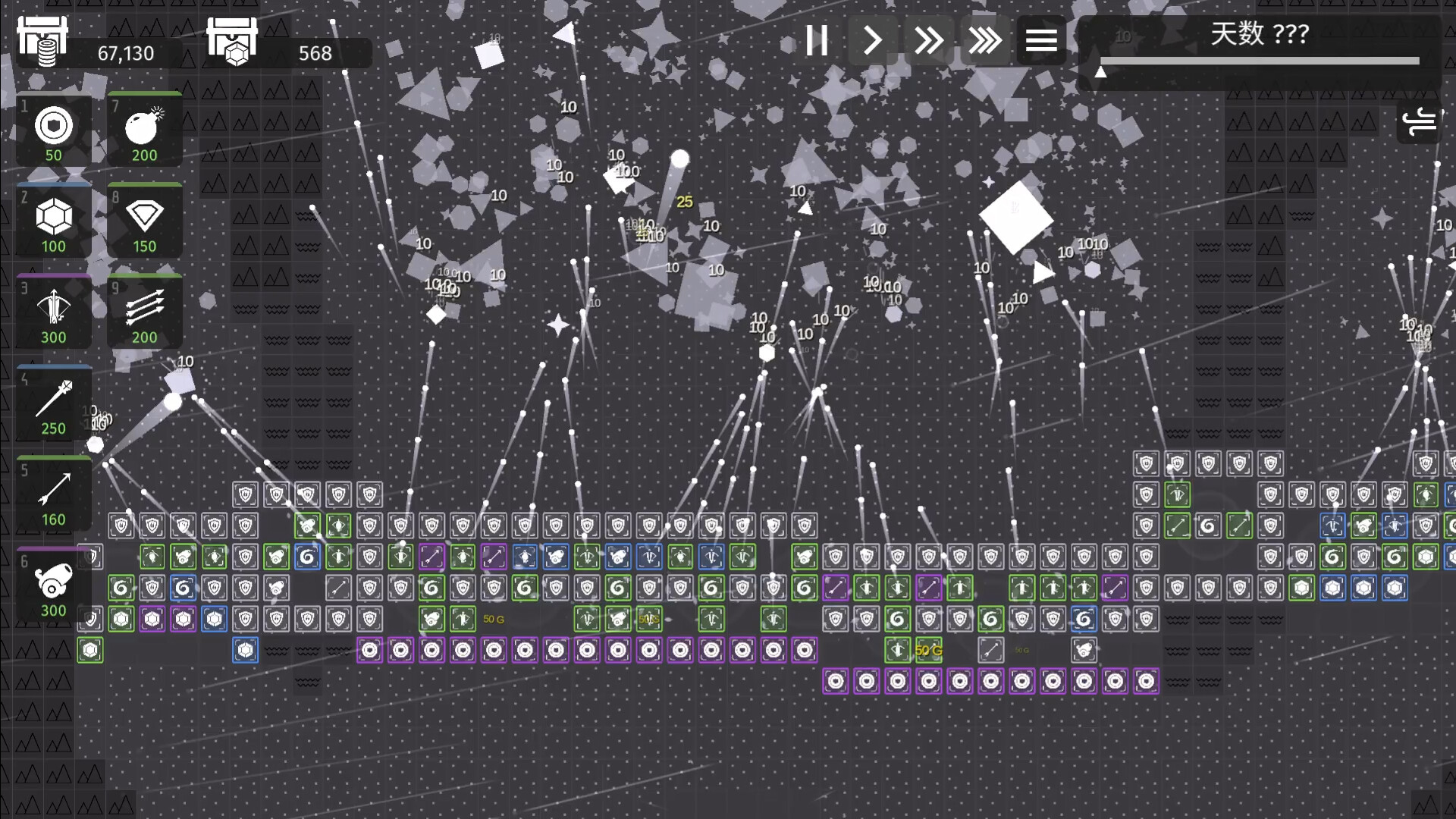Select the gem block priced 100

52,221
